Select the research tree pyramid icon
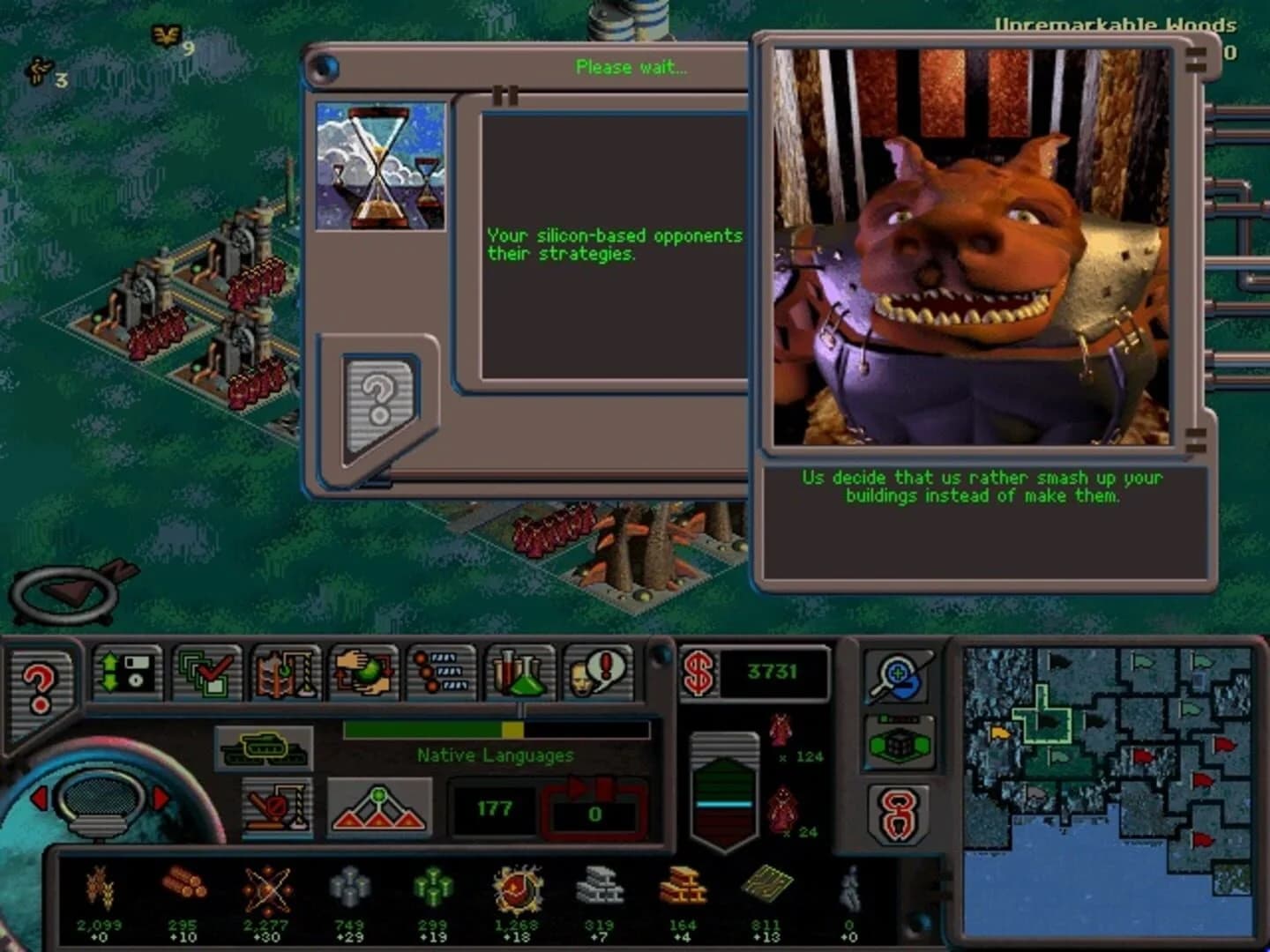 pyautogui.click(x=377, y=805)
